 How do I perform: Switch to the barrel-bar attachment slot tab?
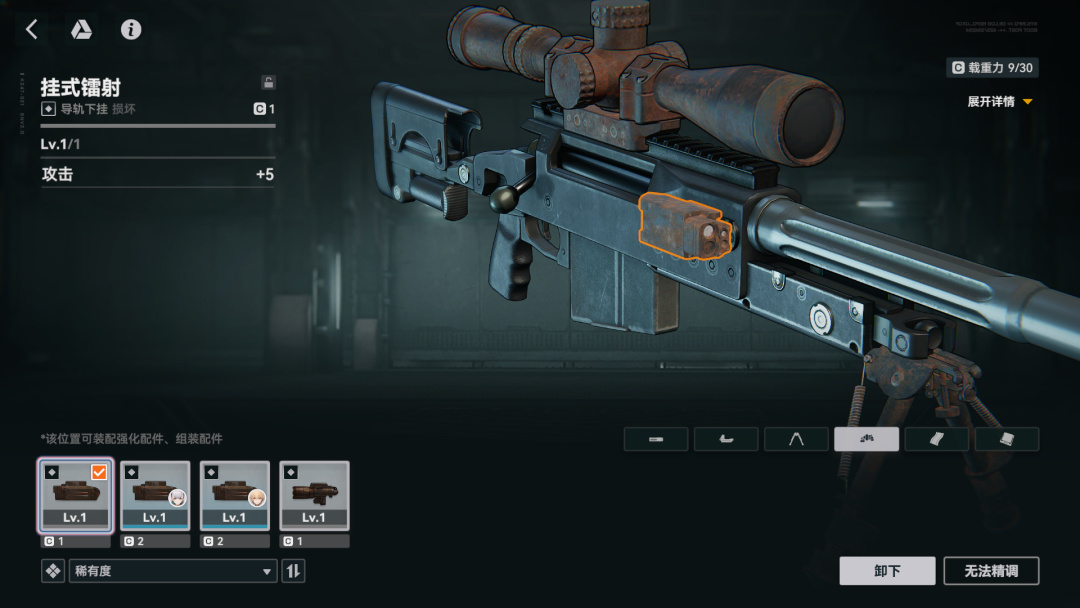656,439
